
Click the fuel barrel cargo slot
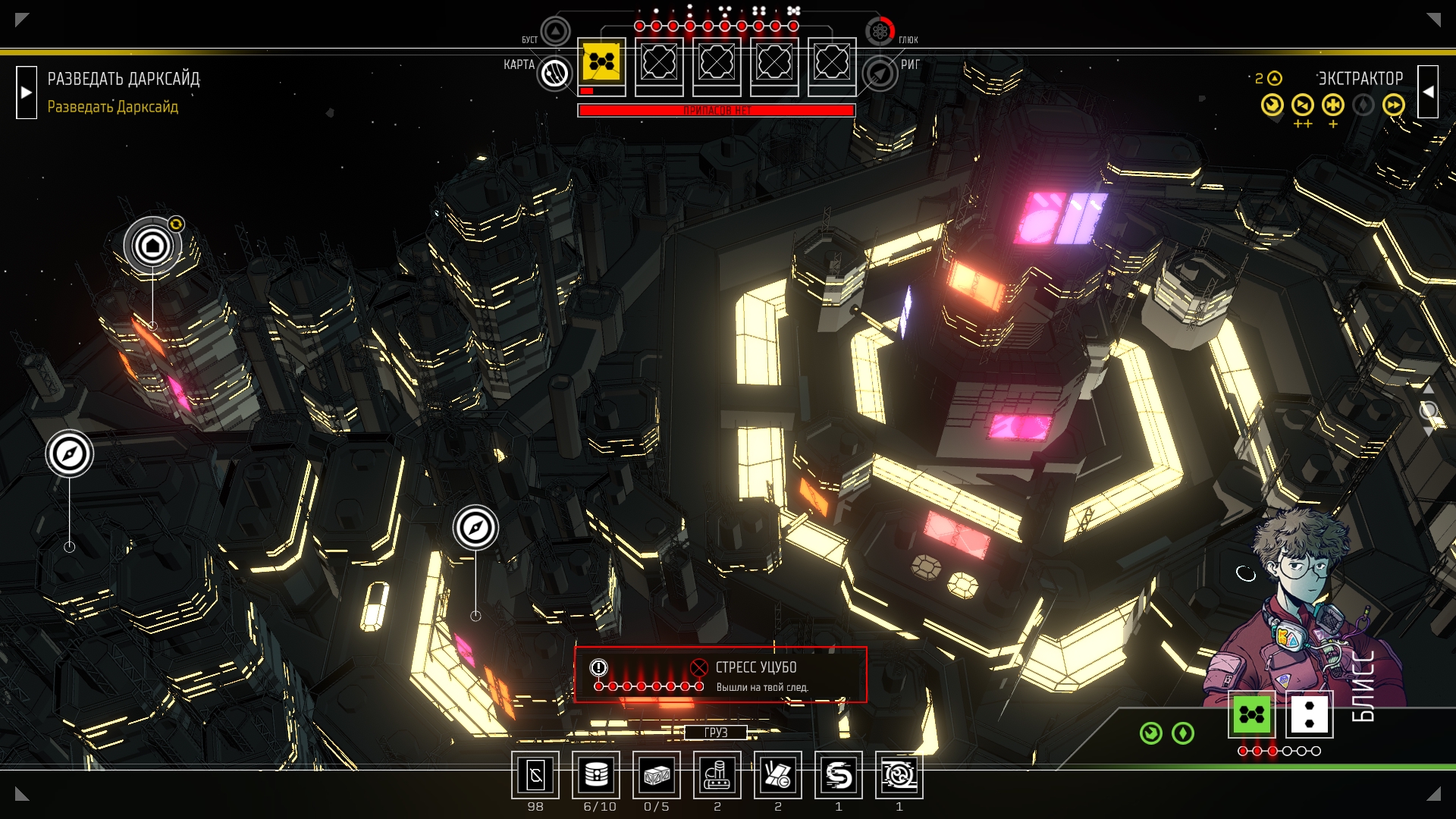tap(596, 775)
